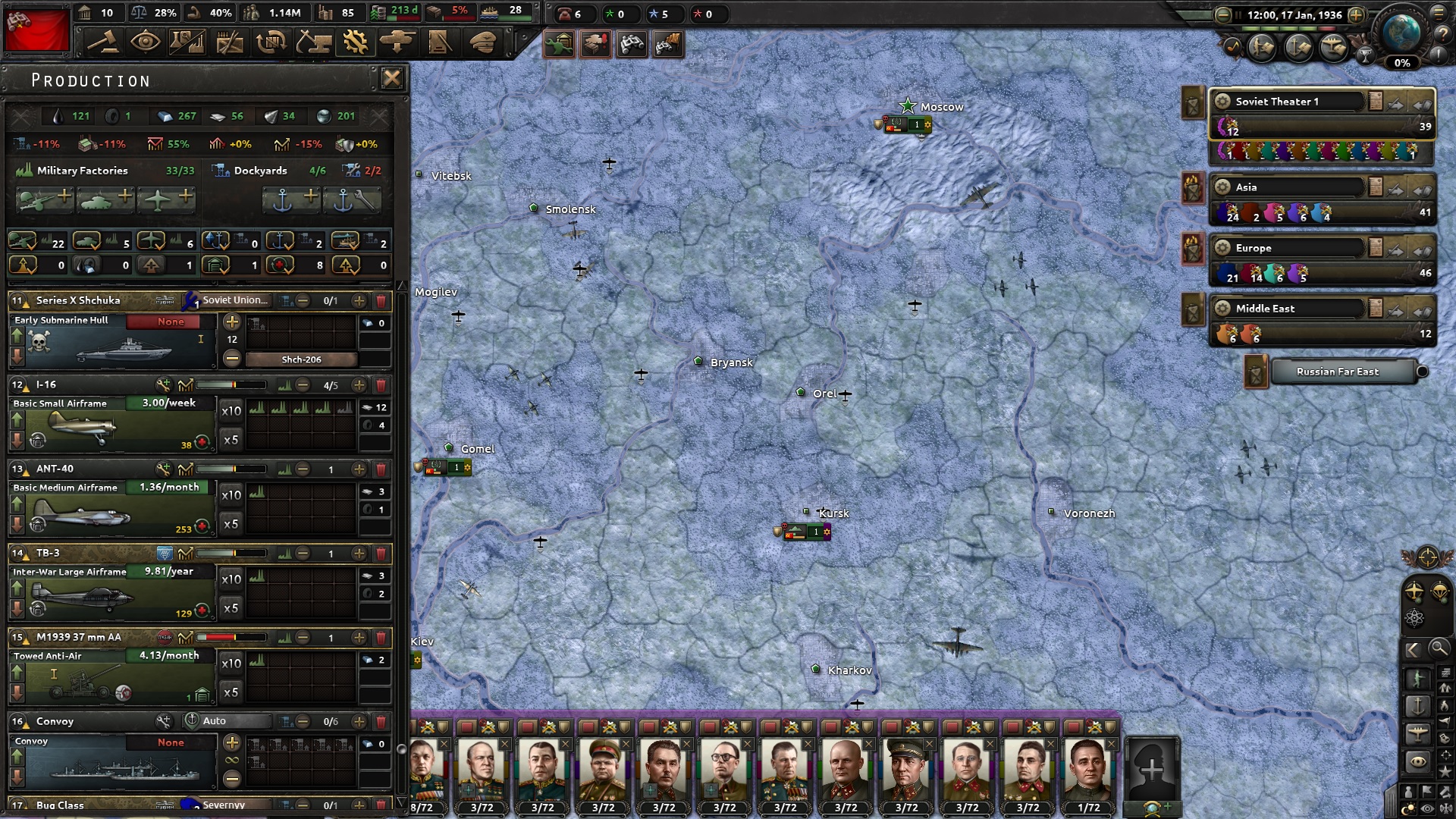Open the Research flask-factory icon
This screenshot has height=819, width=1456.
(x=186, y=42)
